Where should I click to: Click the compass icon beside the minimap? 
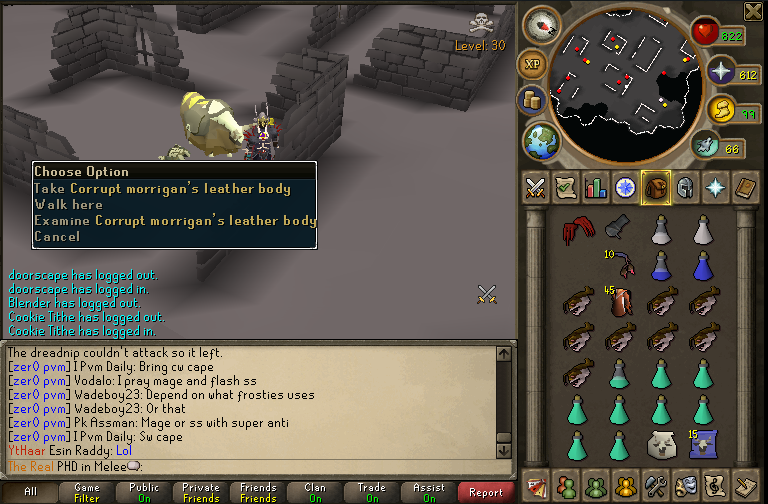click(x=542, y=24)
